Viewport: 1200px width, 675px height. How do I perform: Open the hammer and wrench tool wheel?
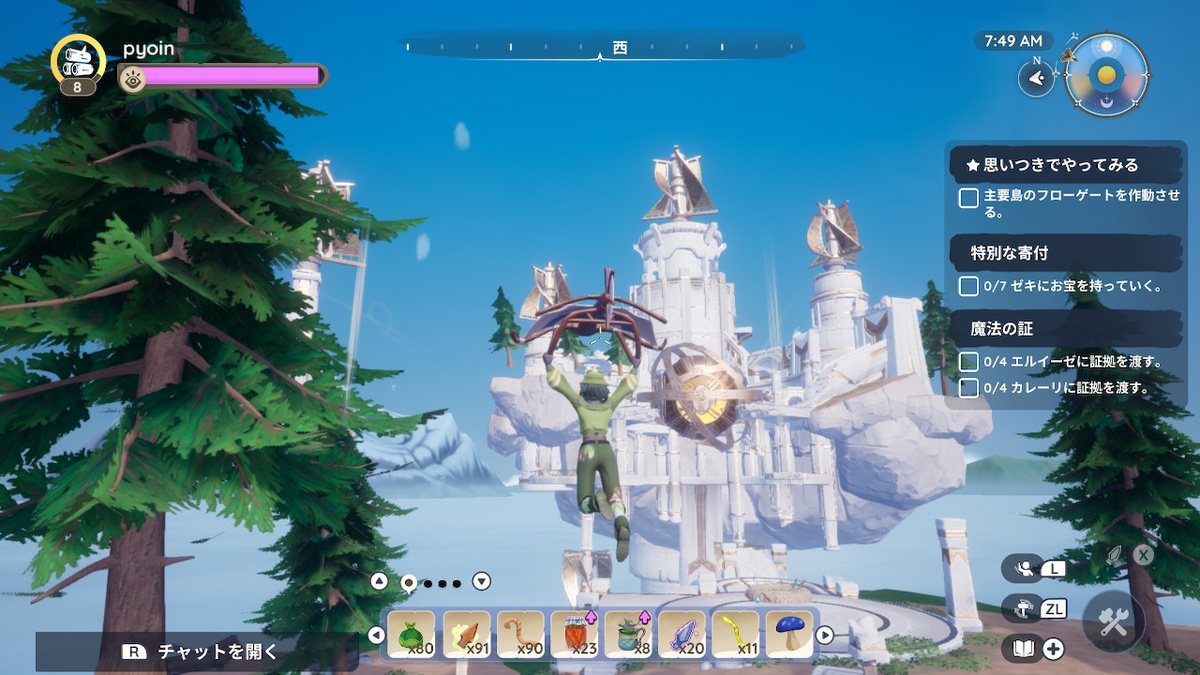point(1113,622)
